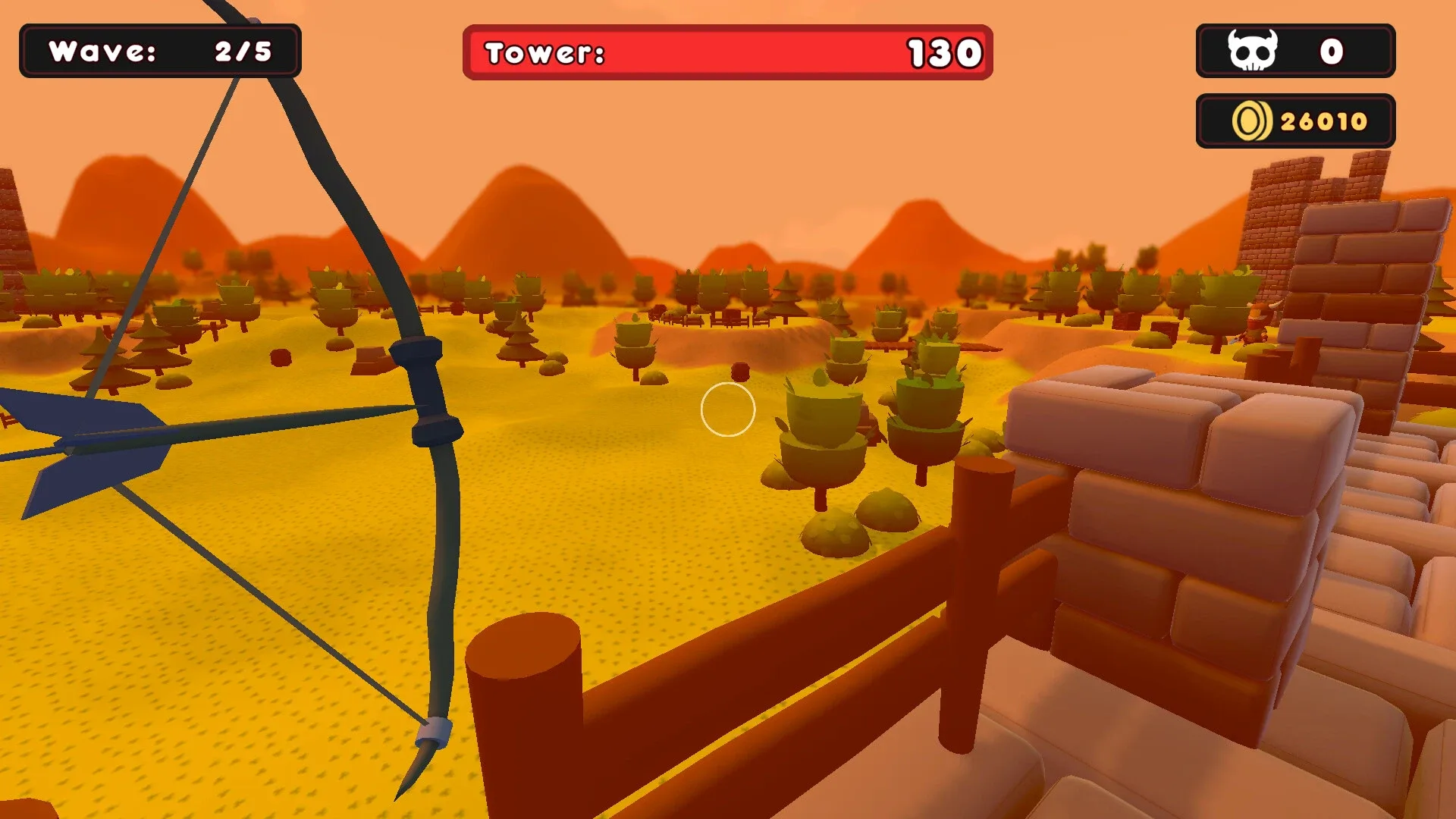The width and height of the screenshot is (1456, 819).
Task: Click the circular crosshair reticle
Action: [x=729, y=409]
